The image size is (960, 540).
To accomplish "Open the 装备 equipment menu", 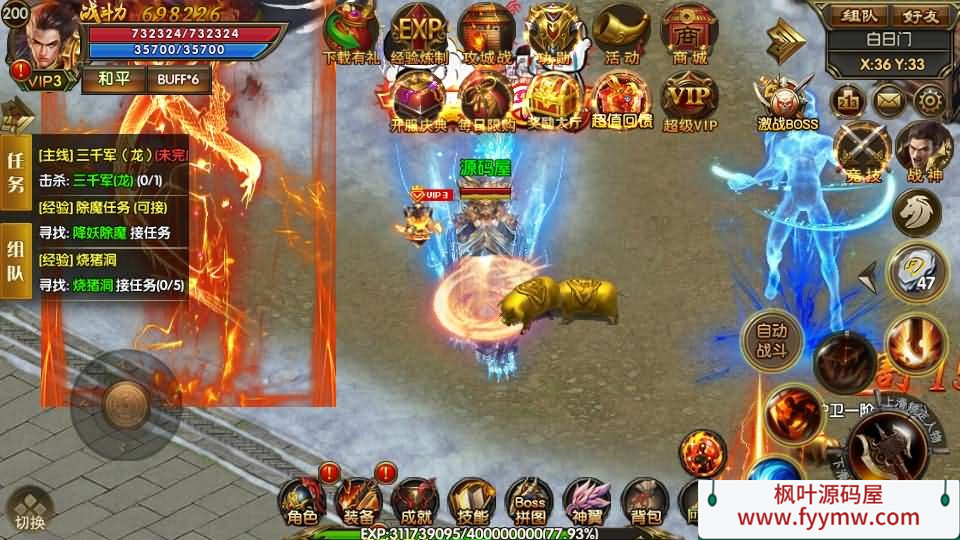I will [x=358, y=500].
